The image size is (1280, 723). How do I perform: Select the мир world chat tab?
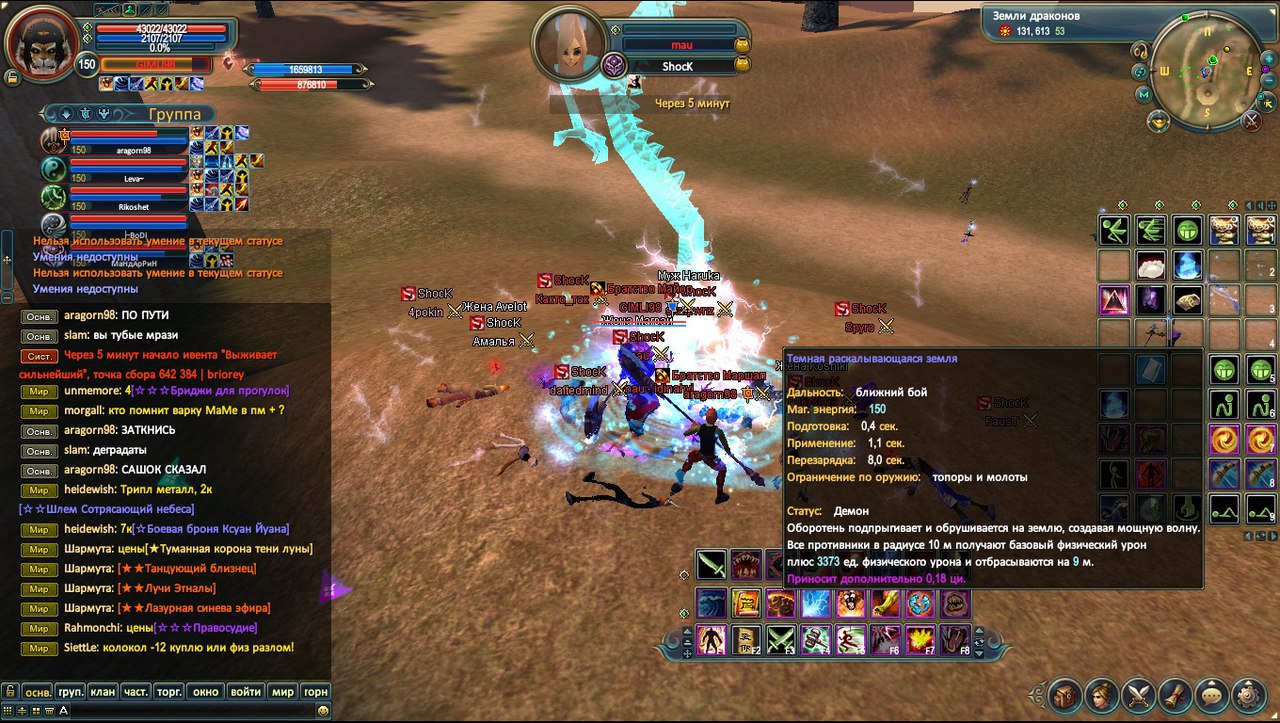coord(283,691)
